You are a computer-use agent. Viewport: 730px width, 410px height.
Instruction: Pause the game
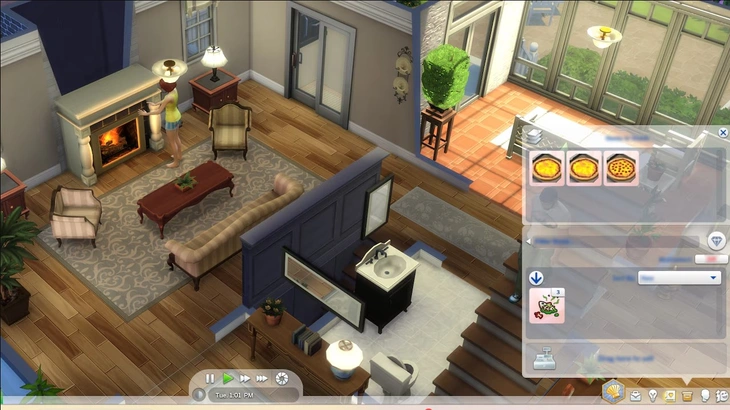coord(210,378)
